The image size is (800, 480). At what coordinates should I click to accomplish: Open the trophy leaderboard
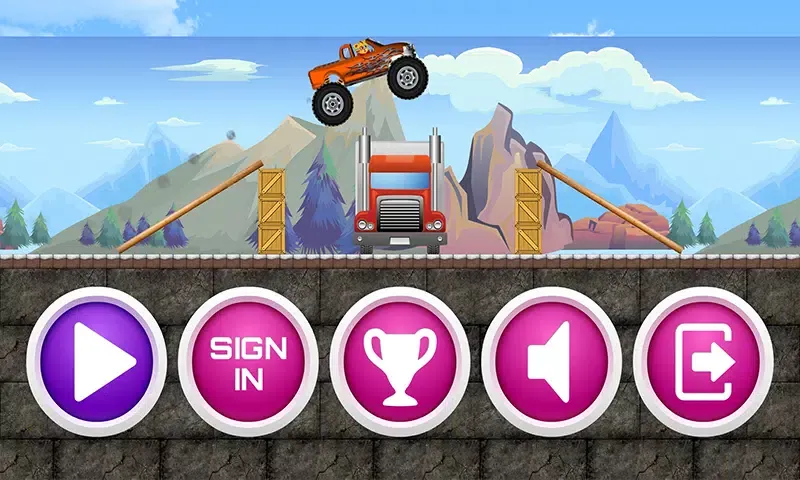[x=400, y=360]
